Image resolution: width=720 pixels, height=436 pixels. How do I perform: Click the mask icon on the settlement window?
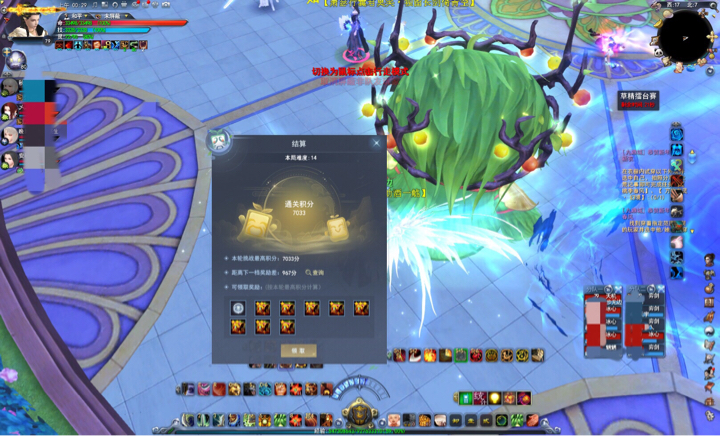(x=219, y=141)
